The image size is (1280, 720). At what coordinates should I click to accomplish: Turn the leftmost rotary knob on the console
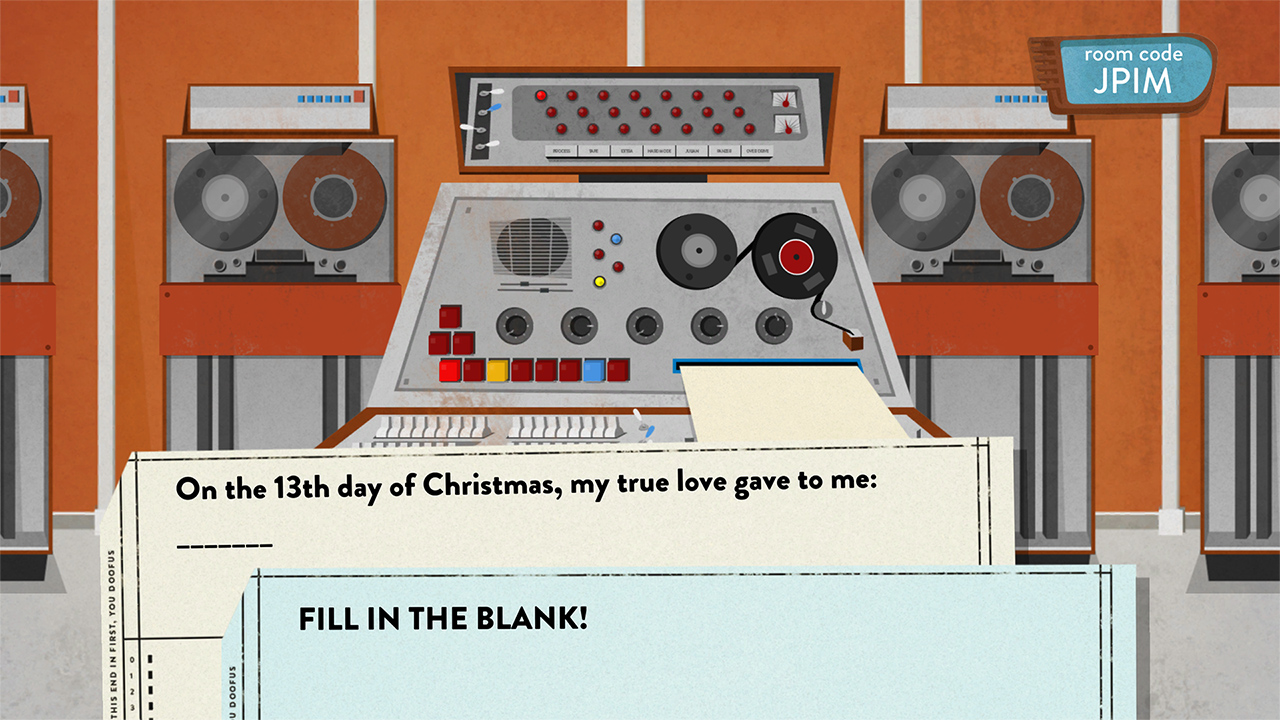(x=515, y=327)
